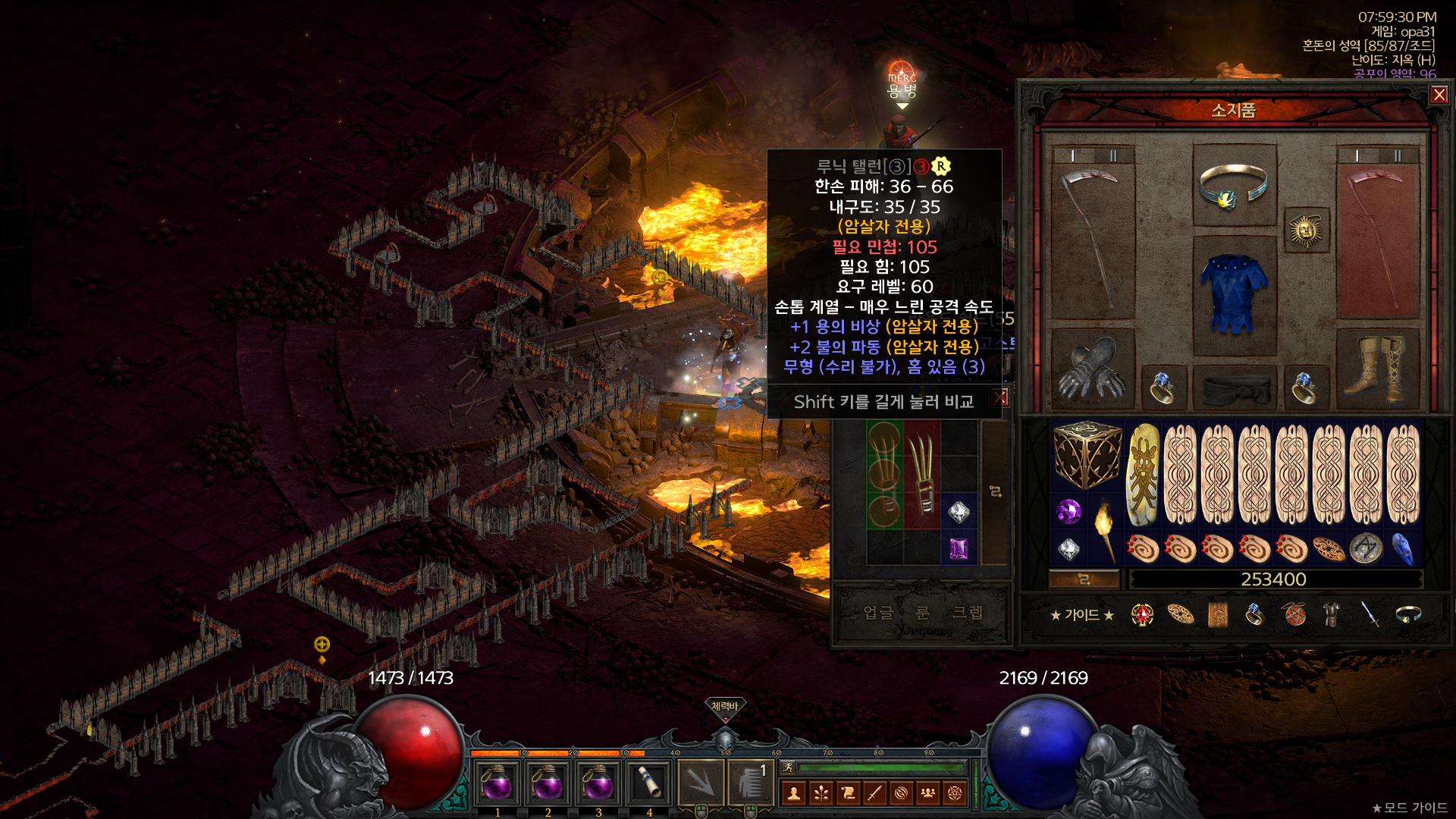The width and height of the screenshot is (1456, 819).
Task: Open the 업글 upgrade tab
Action: tap(878, 613)
